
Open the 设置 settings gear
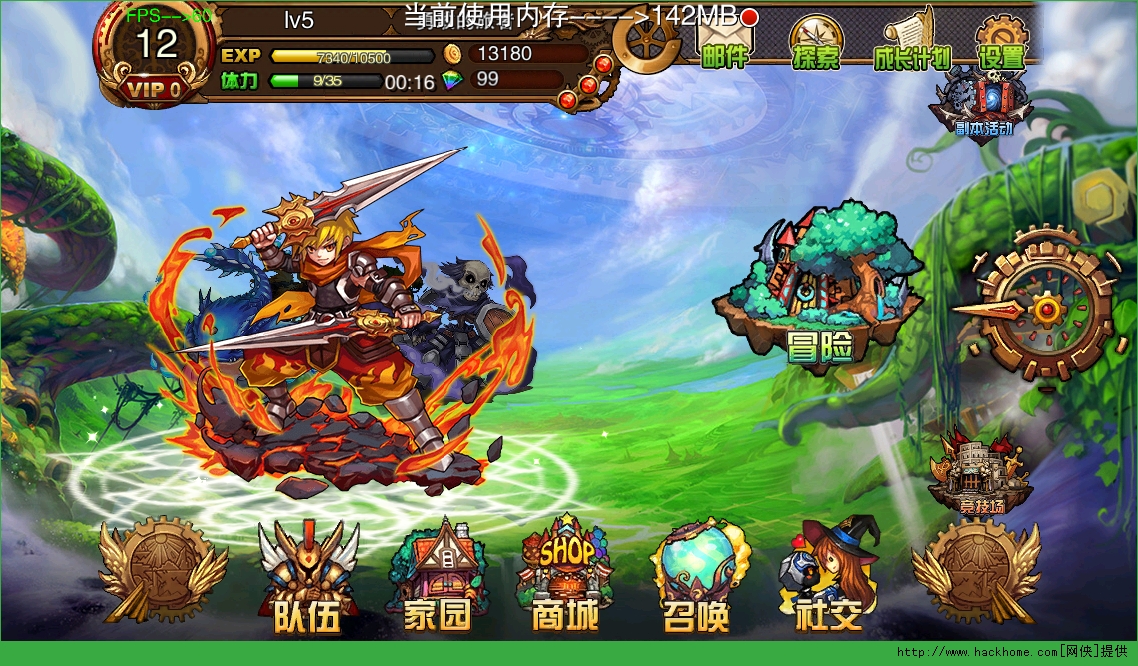(1001, 43)
